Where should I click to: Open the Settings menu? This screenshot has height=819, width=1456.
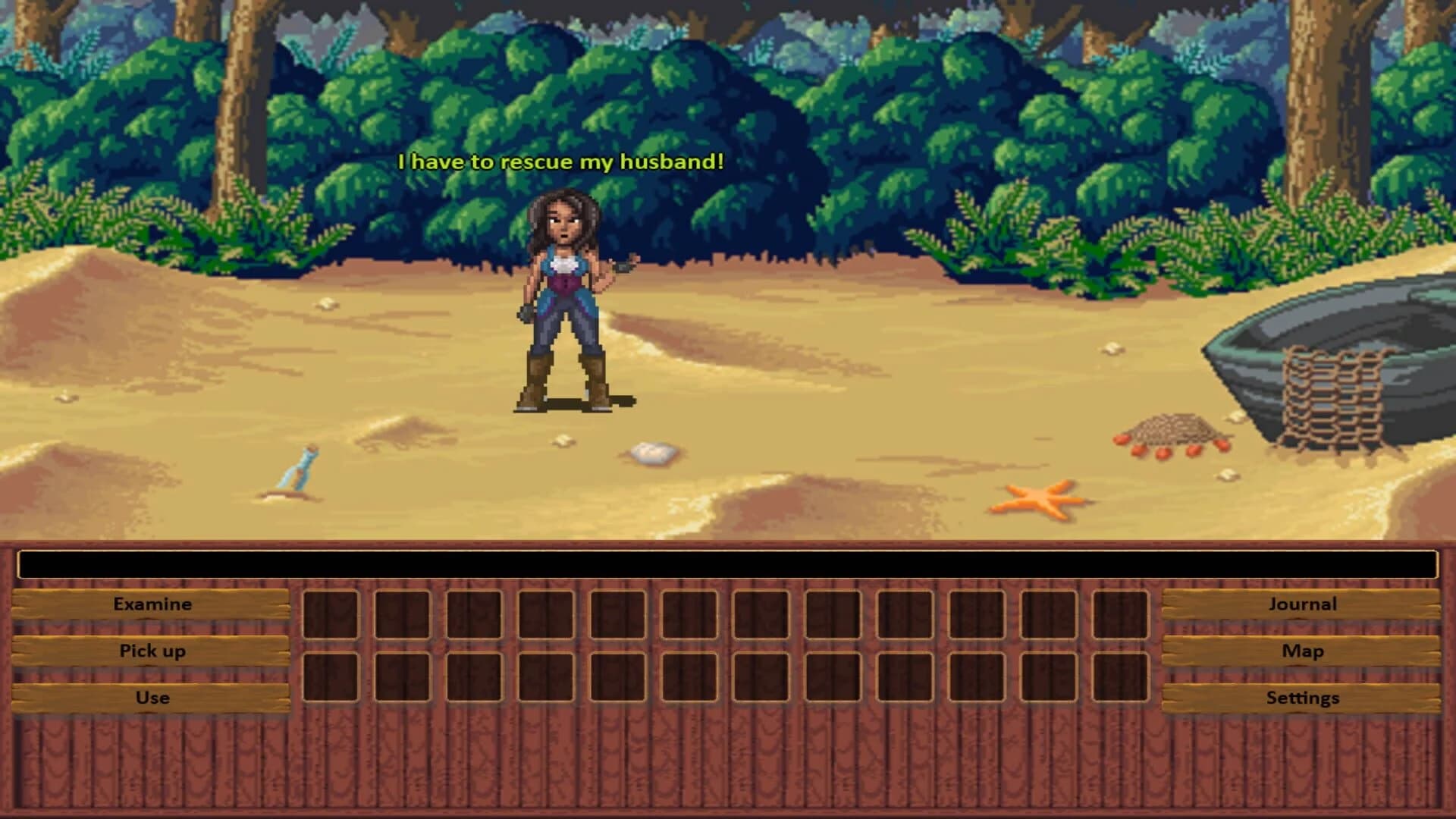tap(1303, 698)
